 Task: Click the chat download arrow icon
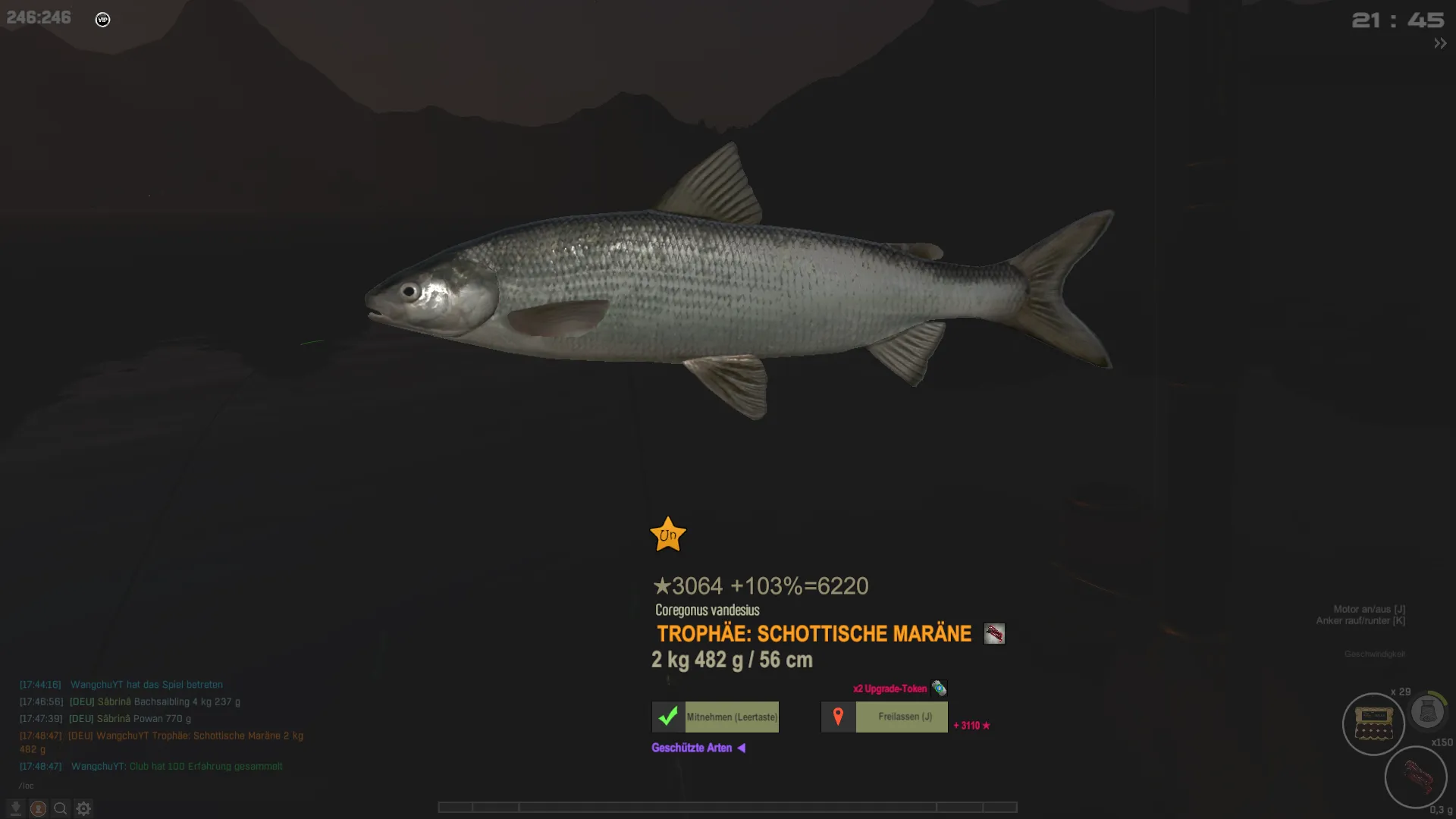pyautogui.click(x=16, y=808)
